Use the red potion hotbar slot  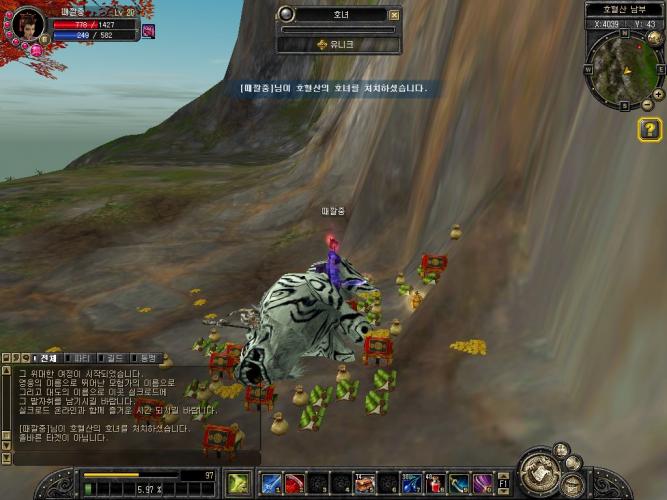[x=435, y=484]
